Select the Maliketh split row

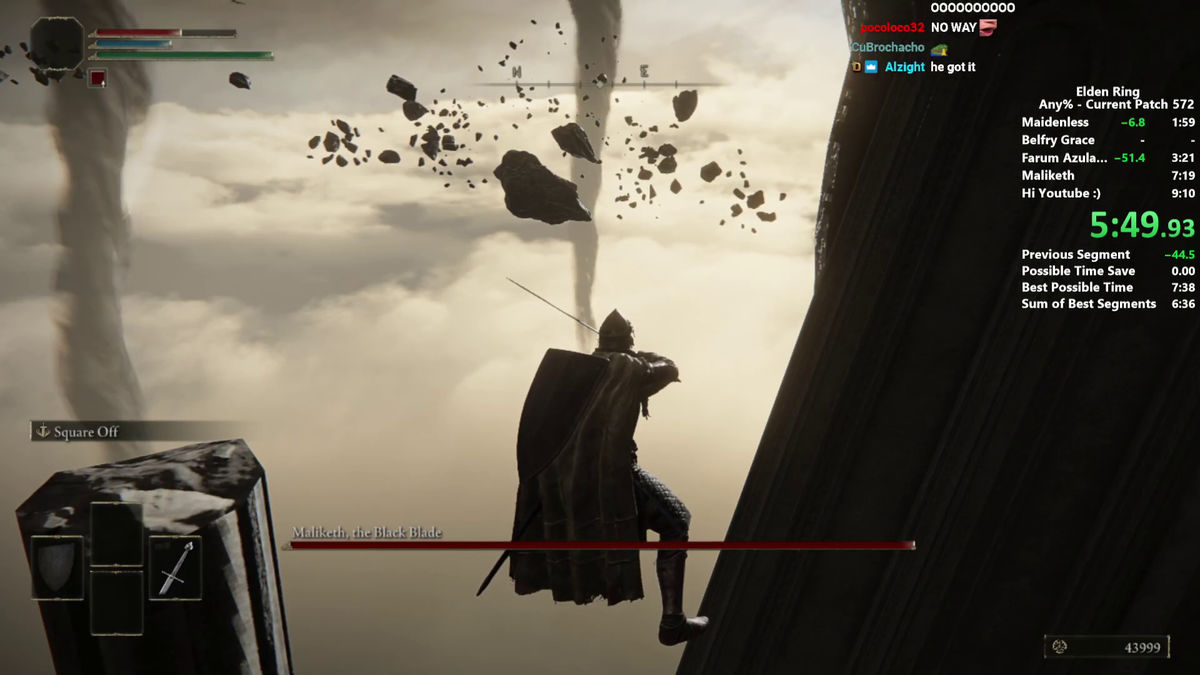click(1107, 176)
